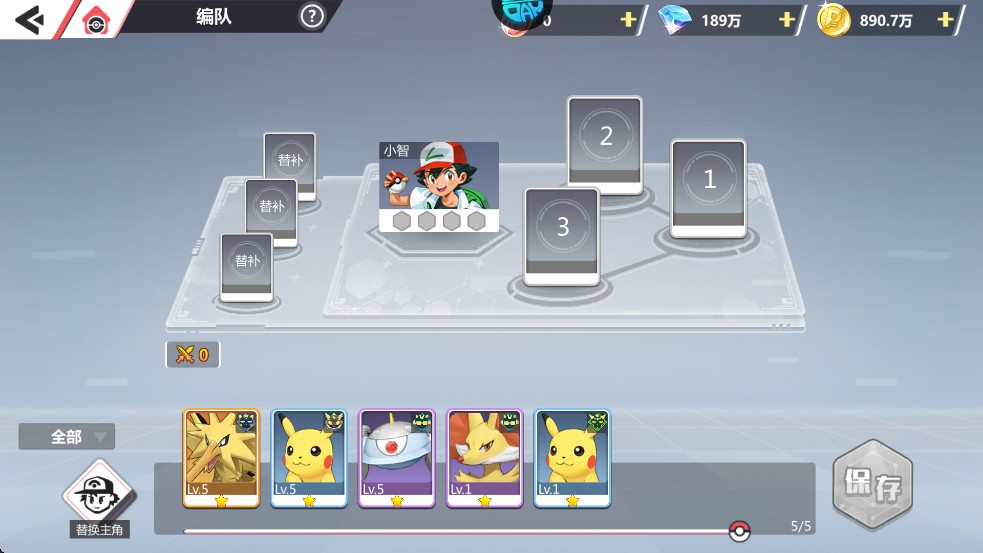Open the 全部 filter dropdown
The image size is (983, 553).
pyautogui.click(x=67, y=437)
